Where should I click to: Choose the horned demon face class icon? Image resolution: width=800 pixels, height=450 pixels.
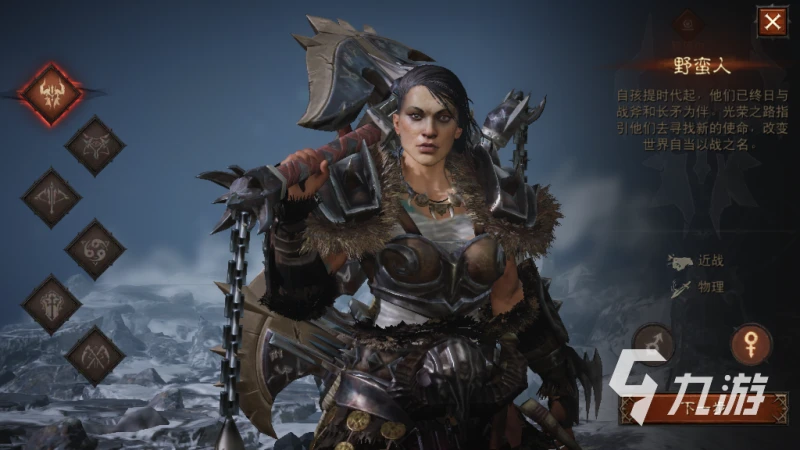click(x=95, y=146)
